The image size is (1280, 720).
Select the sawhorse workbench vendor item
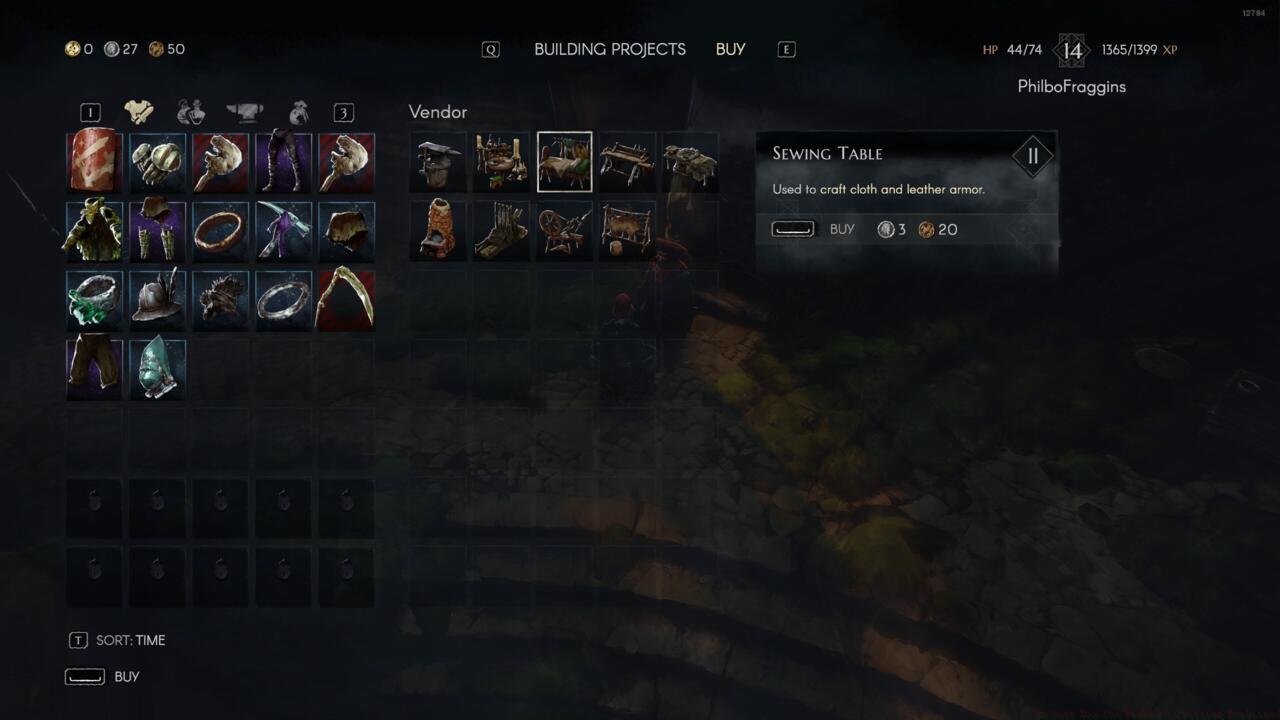(627, 160)
